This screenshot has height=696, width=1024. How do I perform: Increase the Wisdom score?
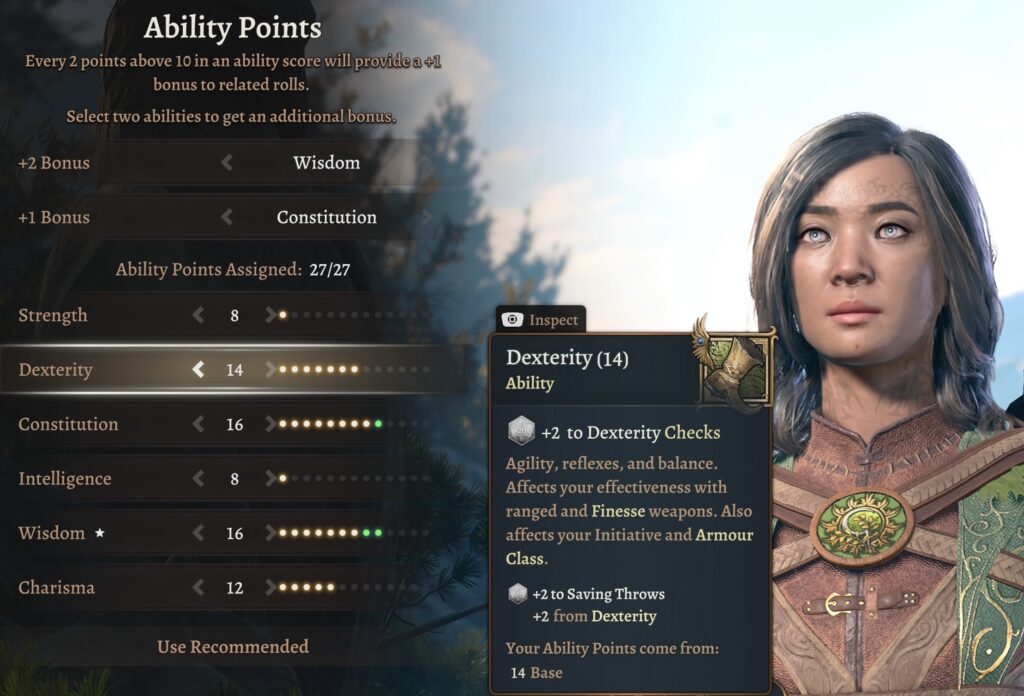(x=270, y=533)
